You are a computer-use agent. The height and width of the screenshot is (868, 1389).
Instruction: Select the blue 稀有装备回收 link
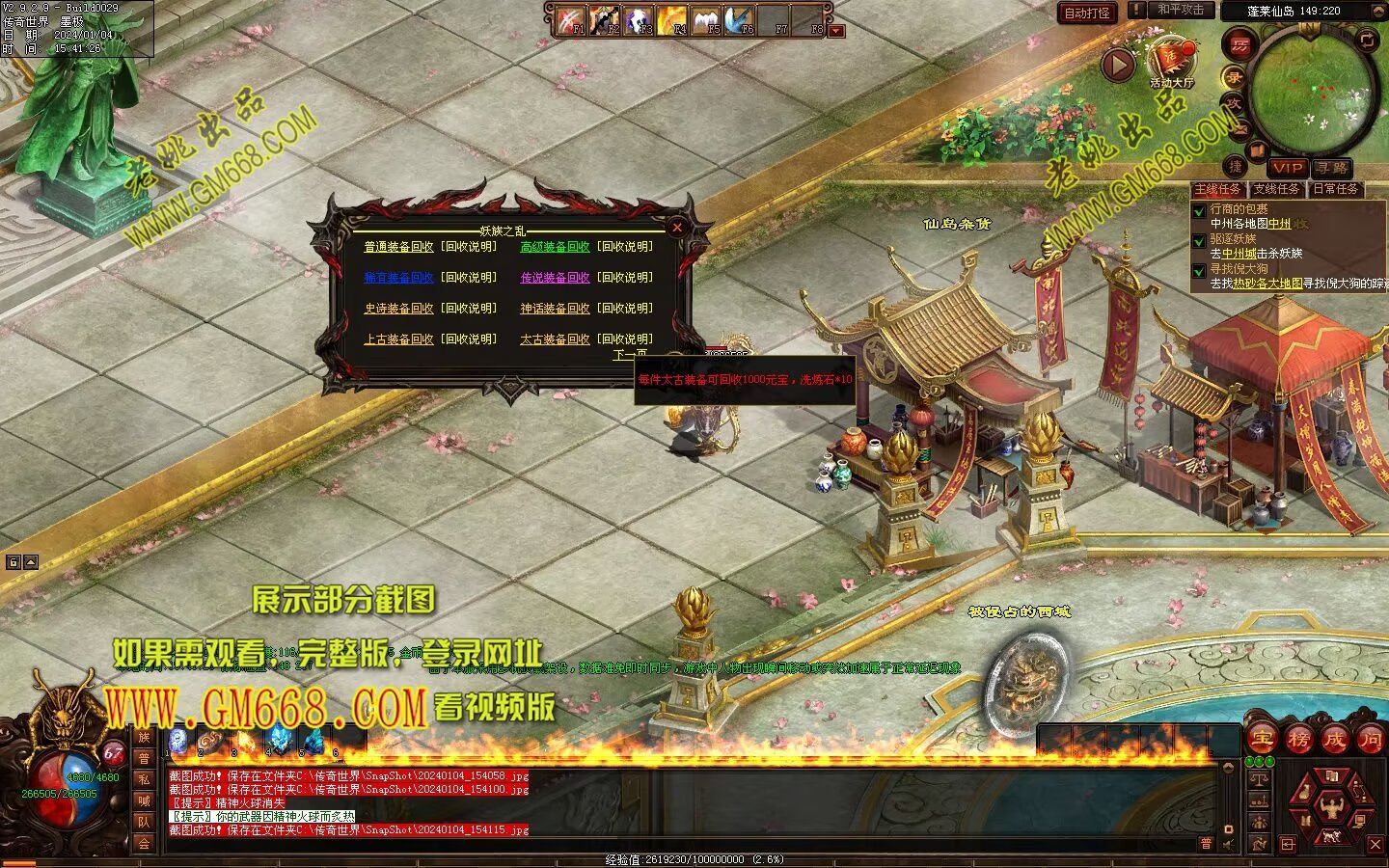[x=398, y=278]
